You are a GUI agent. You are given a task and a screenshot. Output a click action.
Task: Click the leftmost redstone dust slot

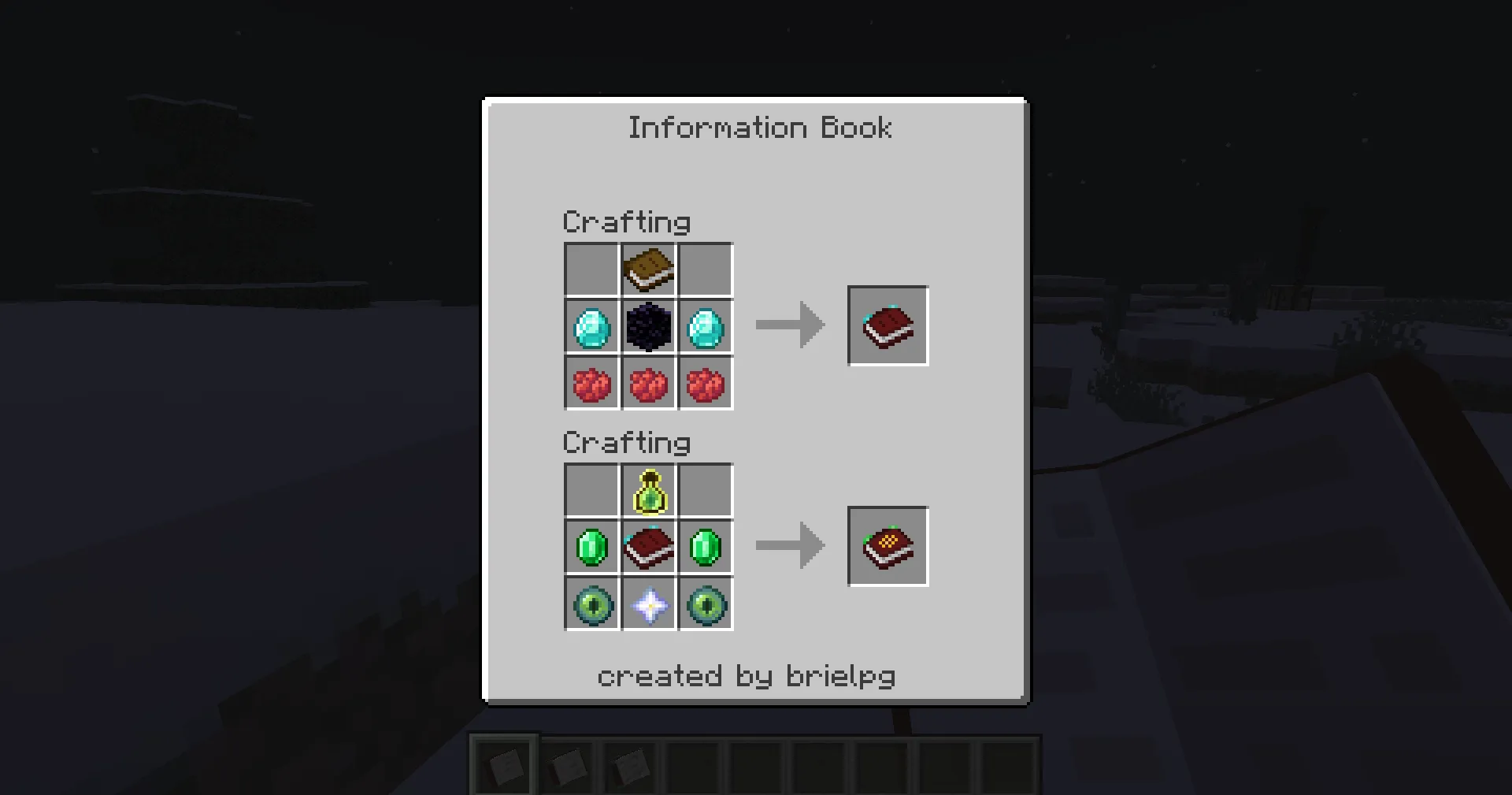click(591, 383)
